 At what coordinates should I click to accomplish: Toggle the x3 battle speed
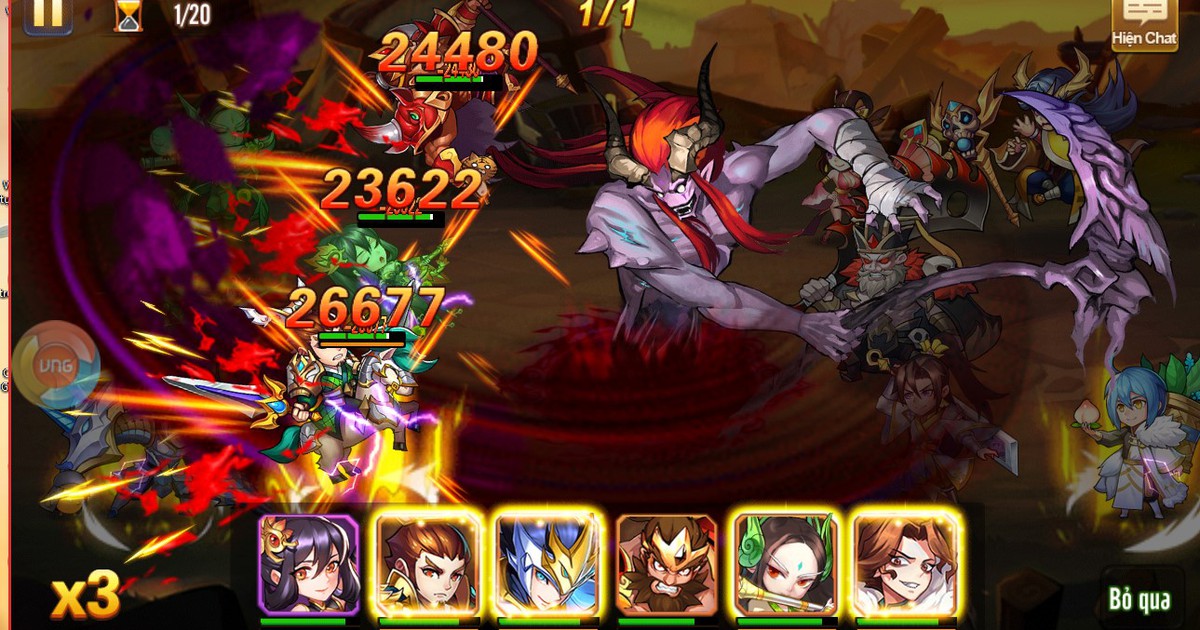click(86, 596)
